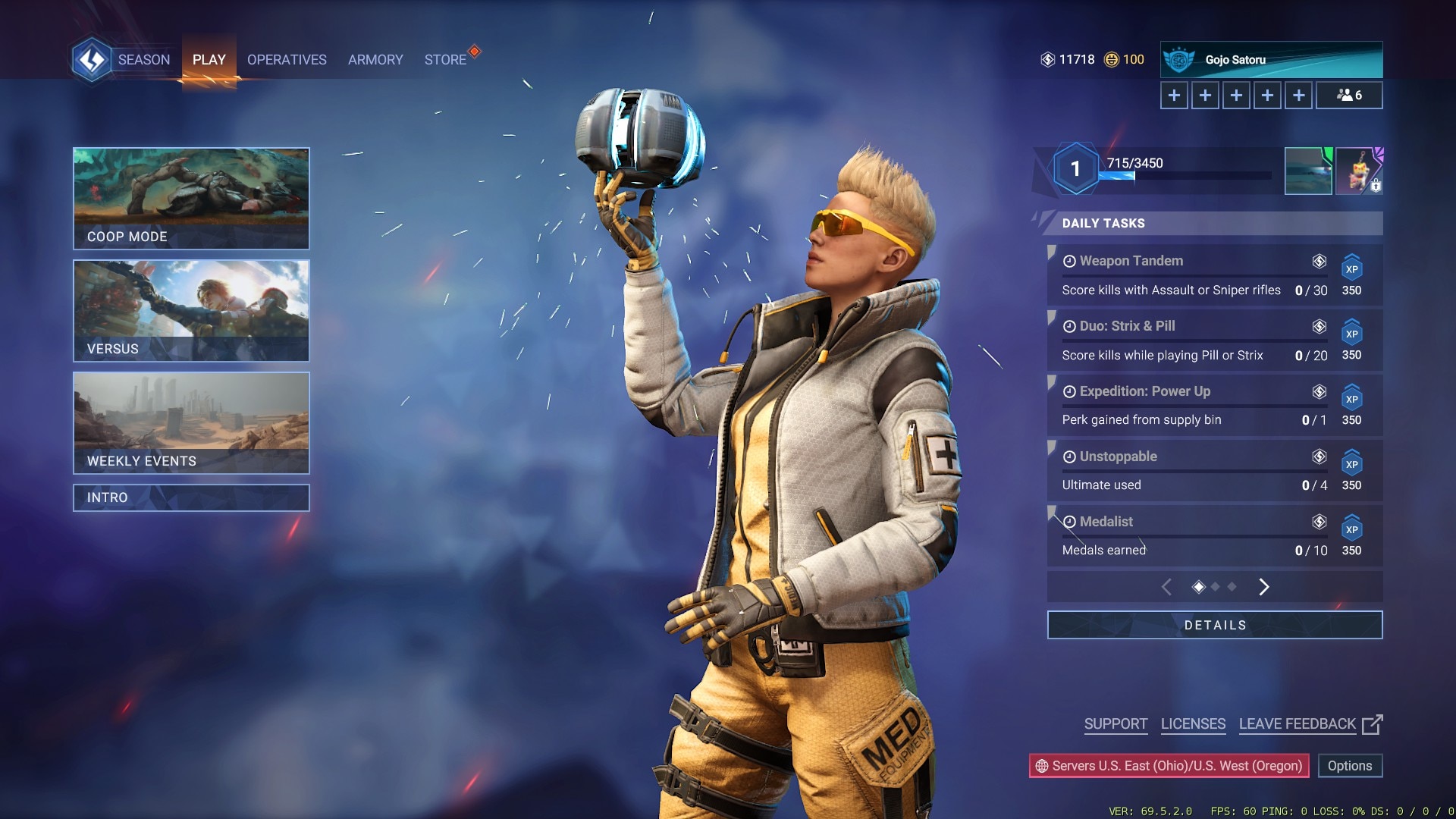Start the Intro mode
Screen dimensions: 1456x819
pyautogui.click(x=191, y=497)
